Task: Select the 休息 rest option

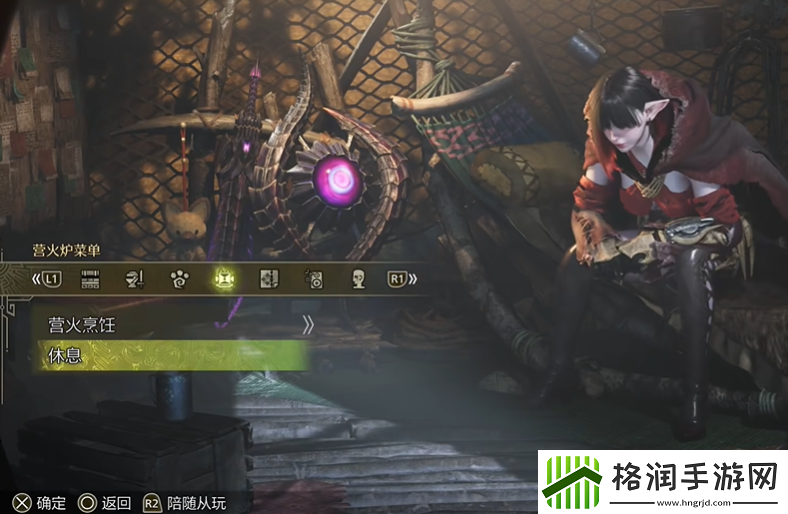Action: tap(170, 355)
